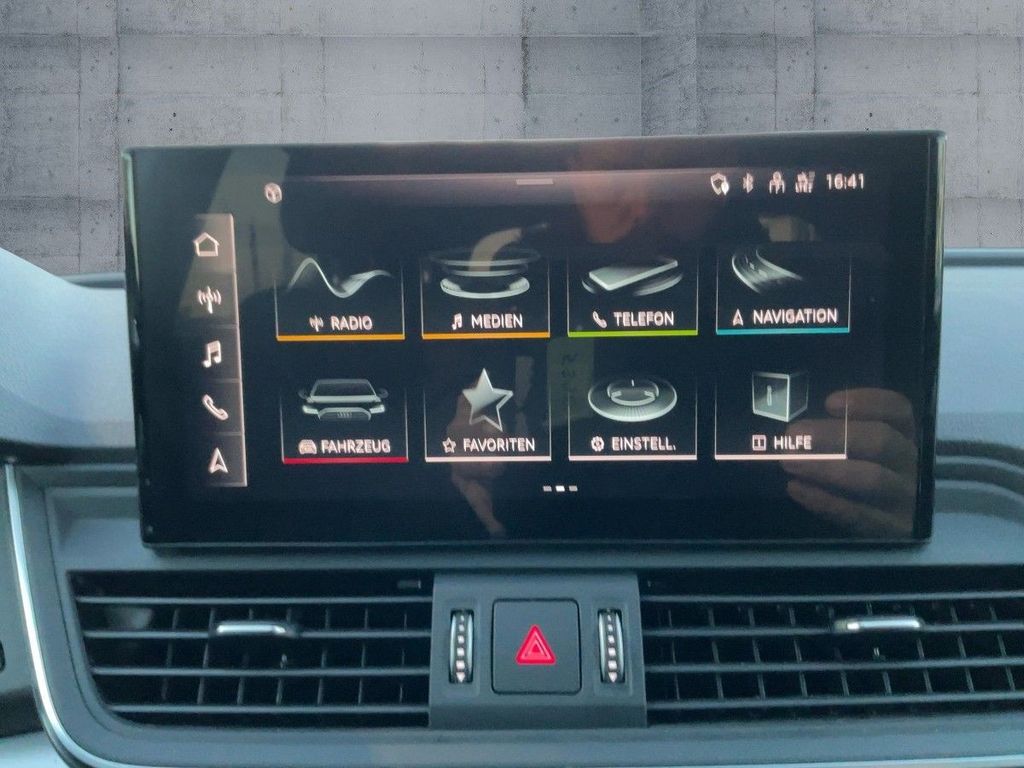Launch the NAVIGATION tile
The width and height of the screenshot is (1024, 768).
point(784,290)
